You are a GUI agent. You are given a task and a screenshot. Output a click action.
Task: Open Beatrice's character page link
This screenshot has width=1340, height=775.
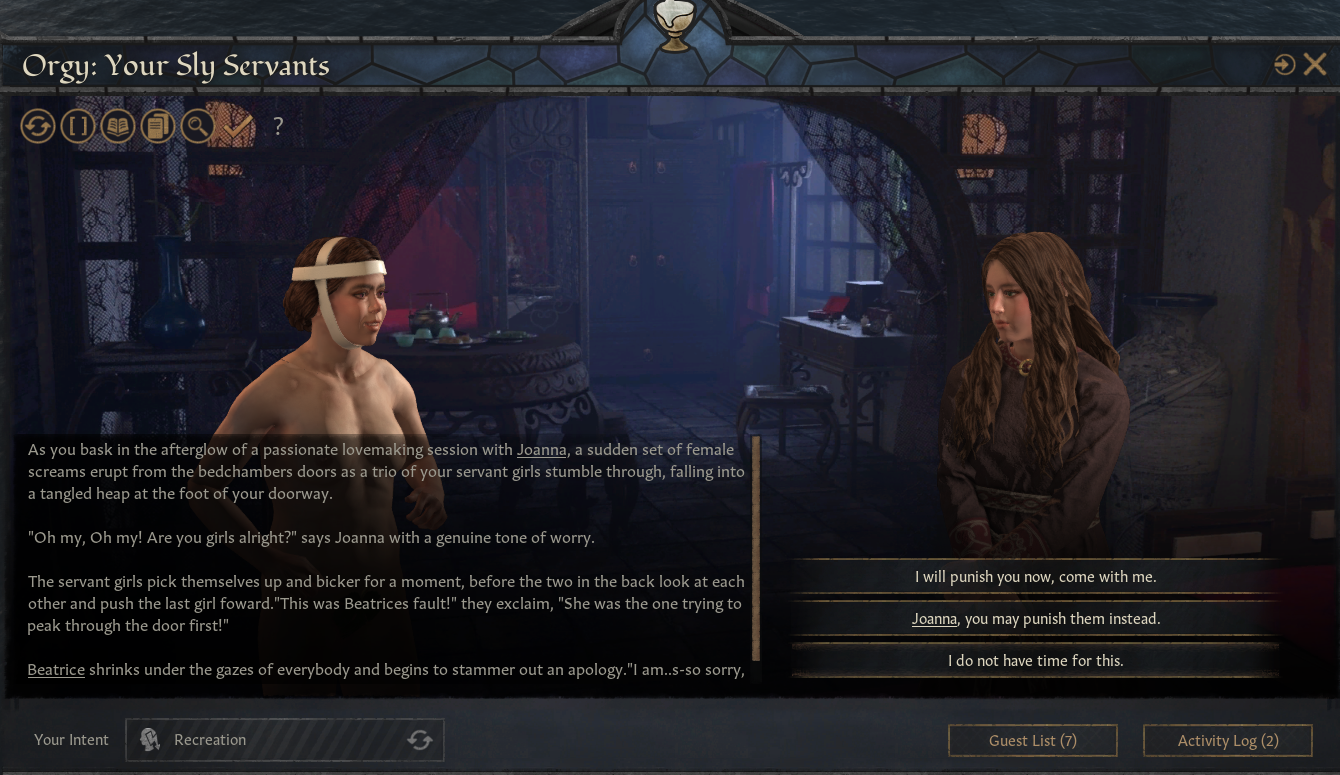[55, 669]
